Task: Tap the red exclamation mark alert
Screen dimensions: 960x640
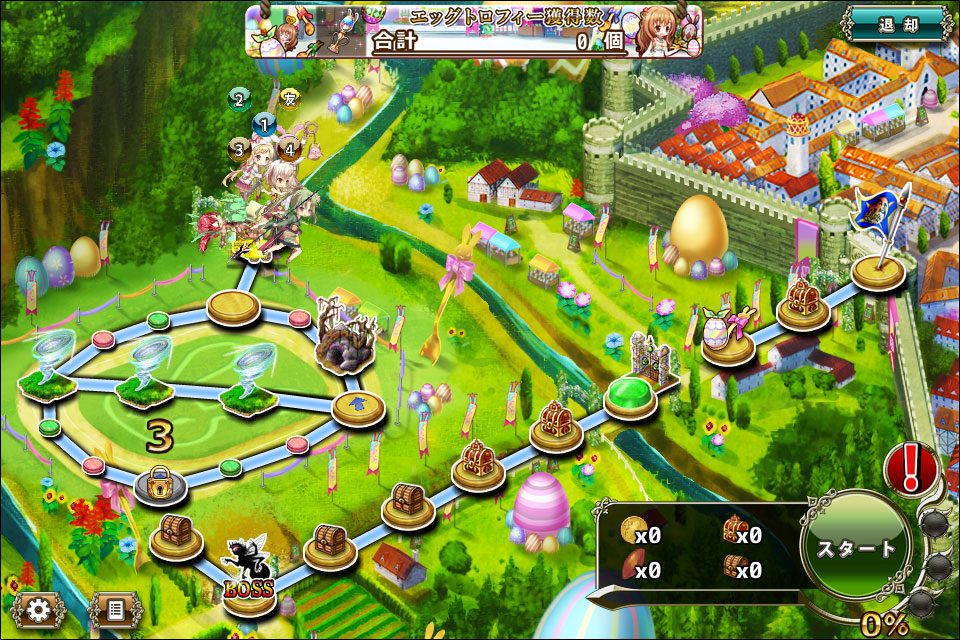Action: (911, 467)
